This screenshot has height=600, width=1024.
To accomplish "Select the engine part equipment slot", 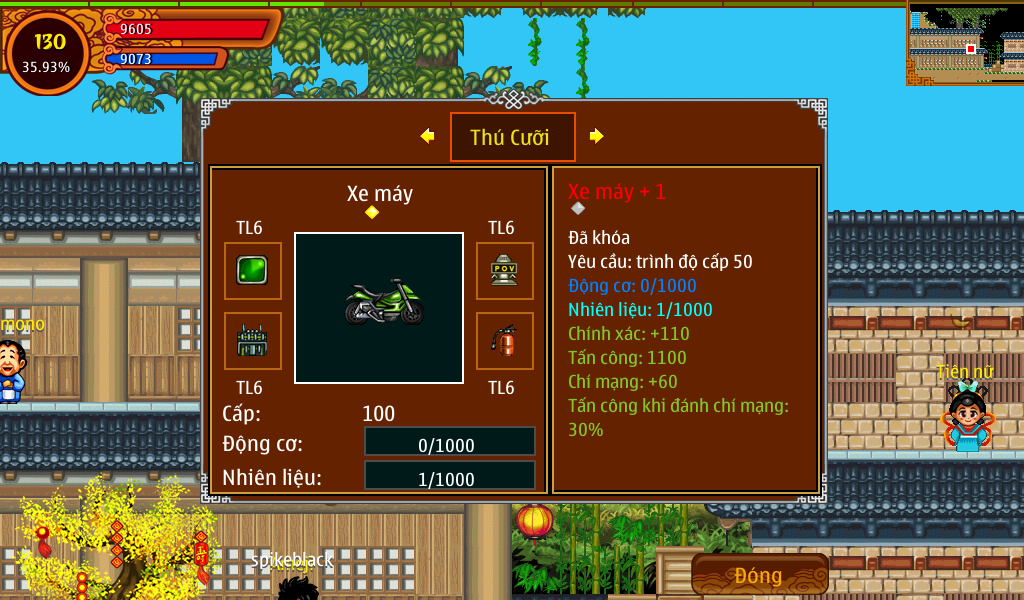I will pos(252,341).
